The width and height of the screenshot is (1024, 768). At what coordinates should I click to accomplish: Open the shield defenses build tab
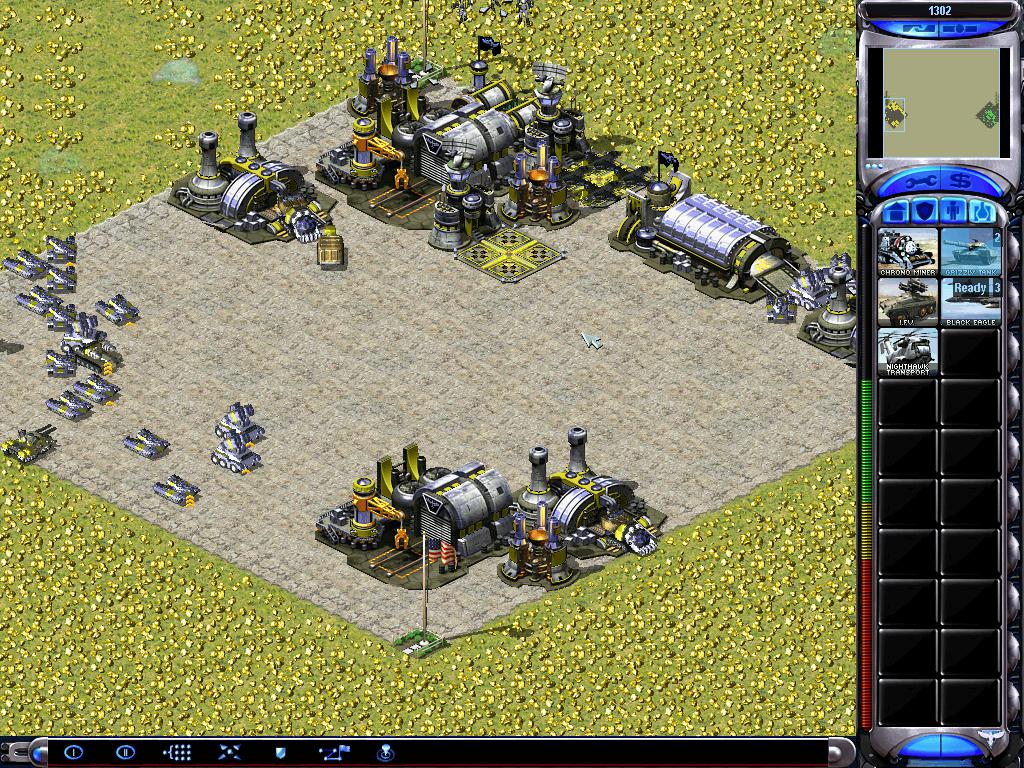pyautogui.click(x=924, y=212)
